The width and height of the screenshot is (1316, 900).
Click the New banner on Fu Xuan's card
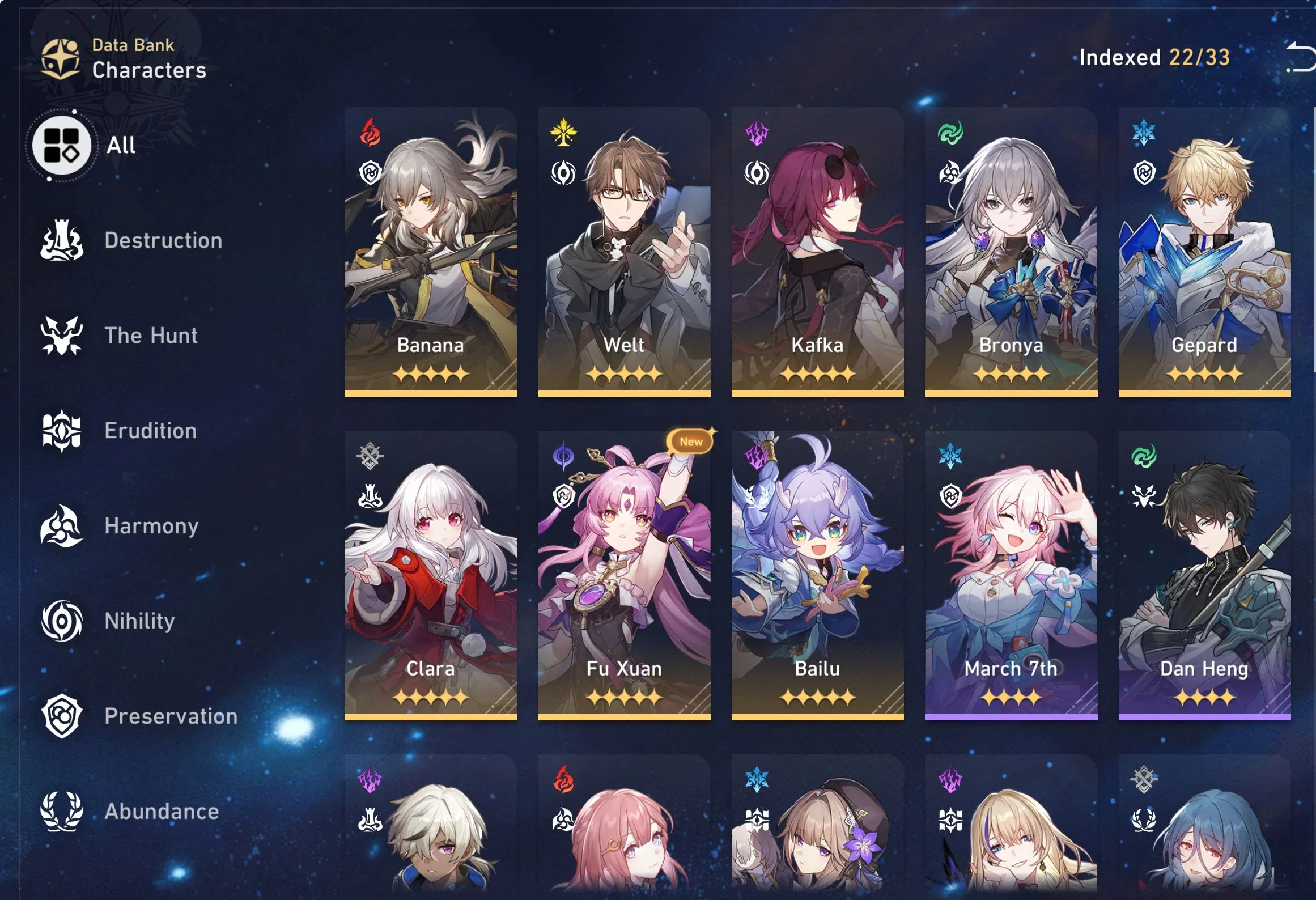[691, 441]
